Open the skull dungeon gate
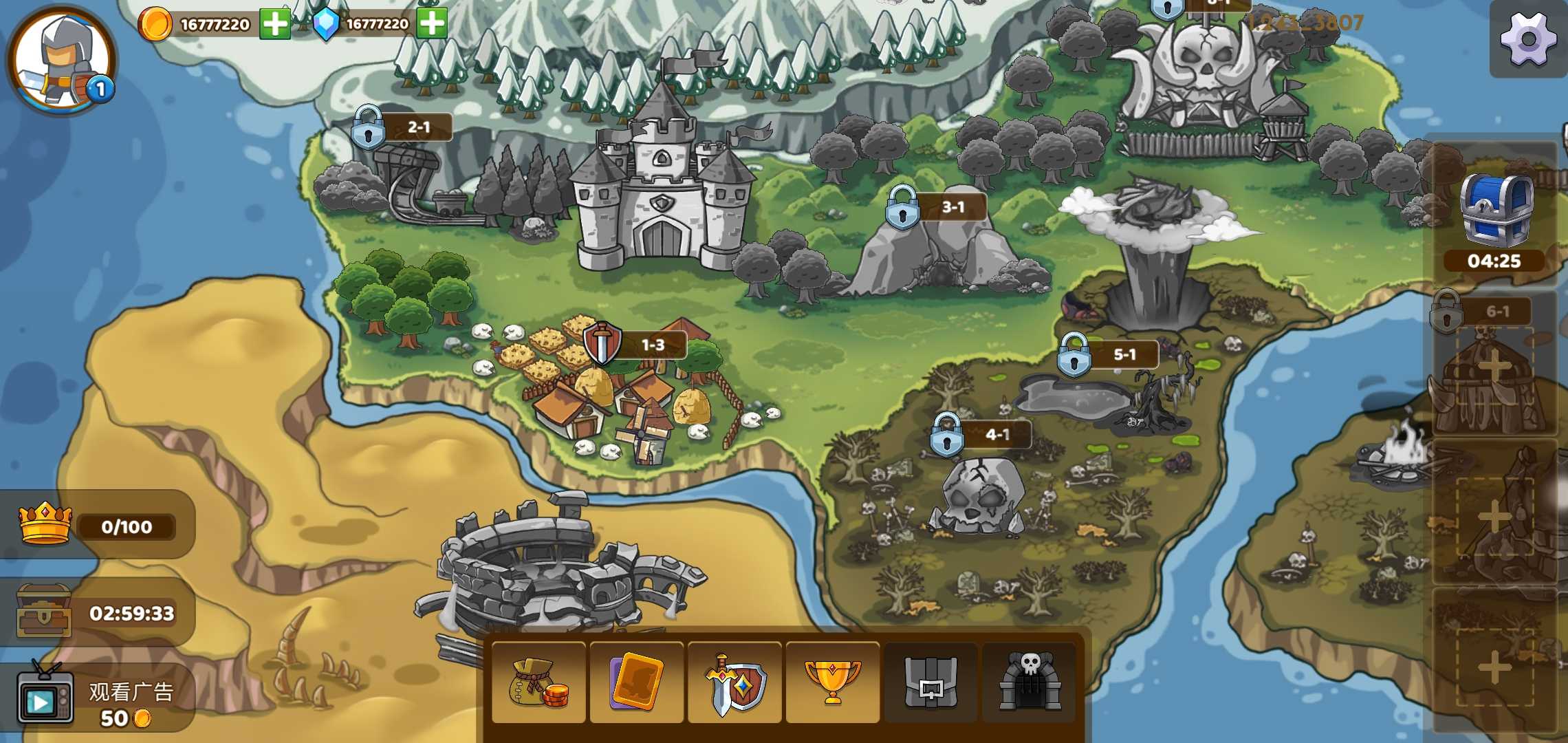This screenshot has height=743, width=1568. point(1029,683)
